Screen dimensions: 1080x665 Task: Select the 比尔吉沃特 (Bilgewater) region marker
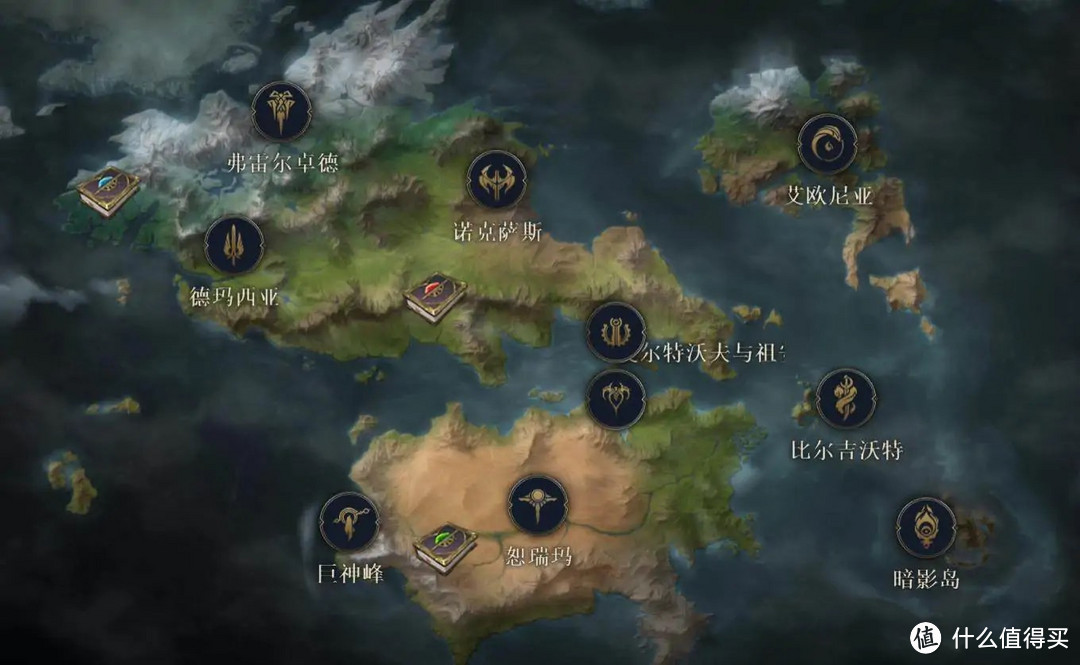click(846, 399)
